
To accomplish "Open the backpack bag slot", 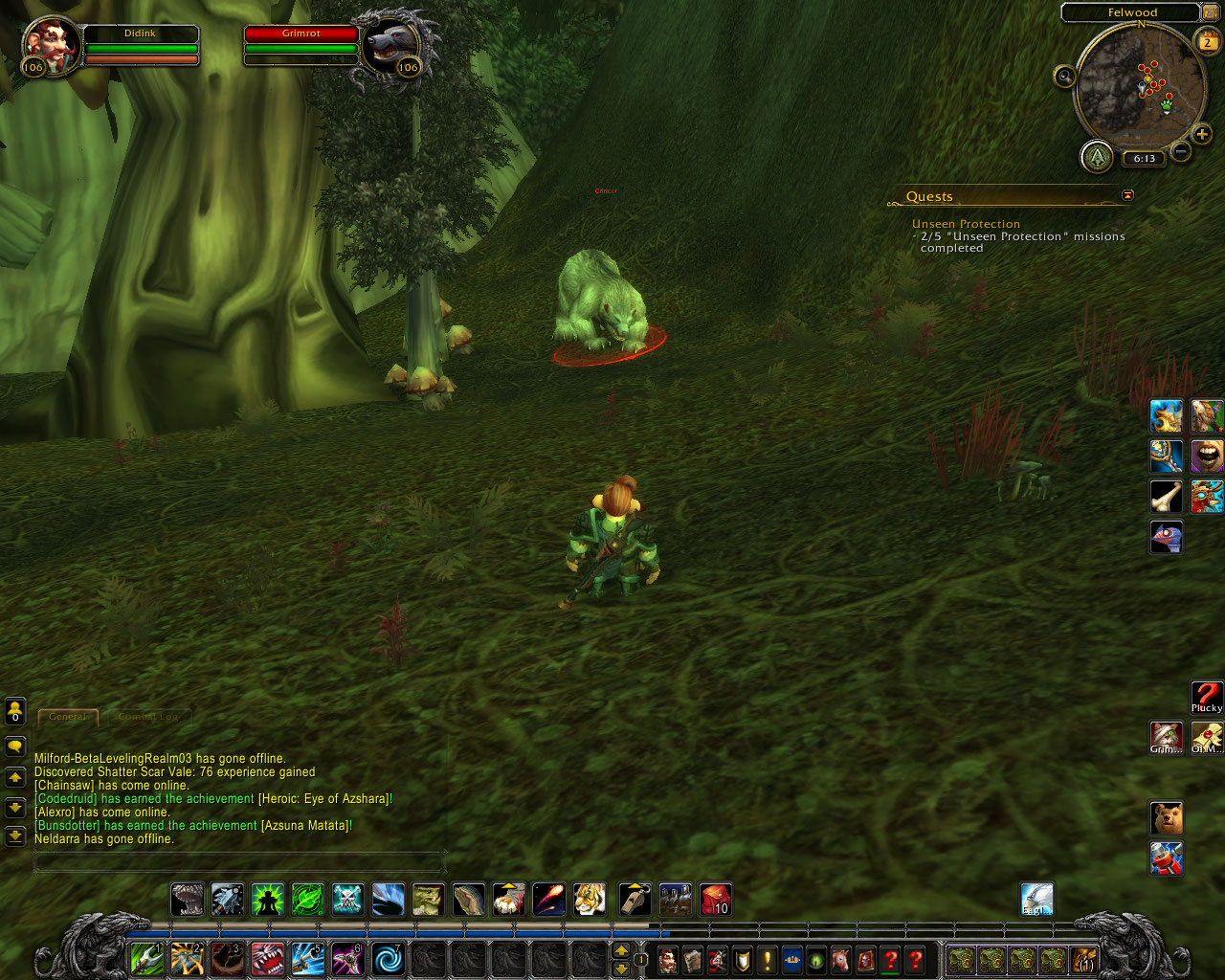I will (x=1083, y=959).
